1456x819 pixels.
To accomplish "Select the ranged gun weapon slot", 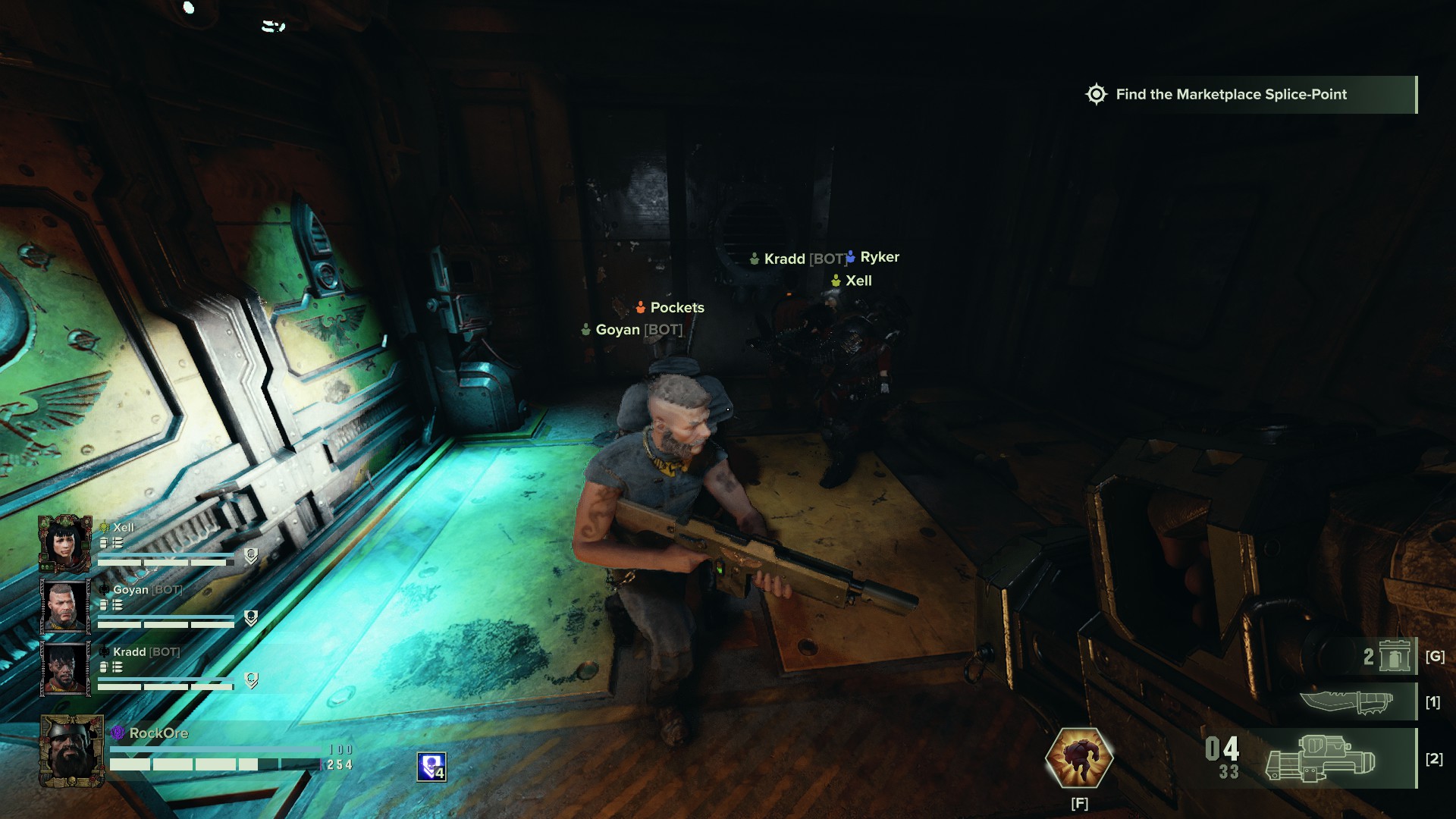I will click(1320, 758).
